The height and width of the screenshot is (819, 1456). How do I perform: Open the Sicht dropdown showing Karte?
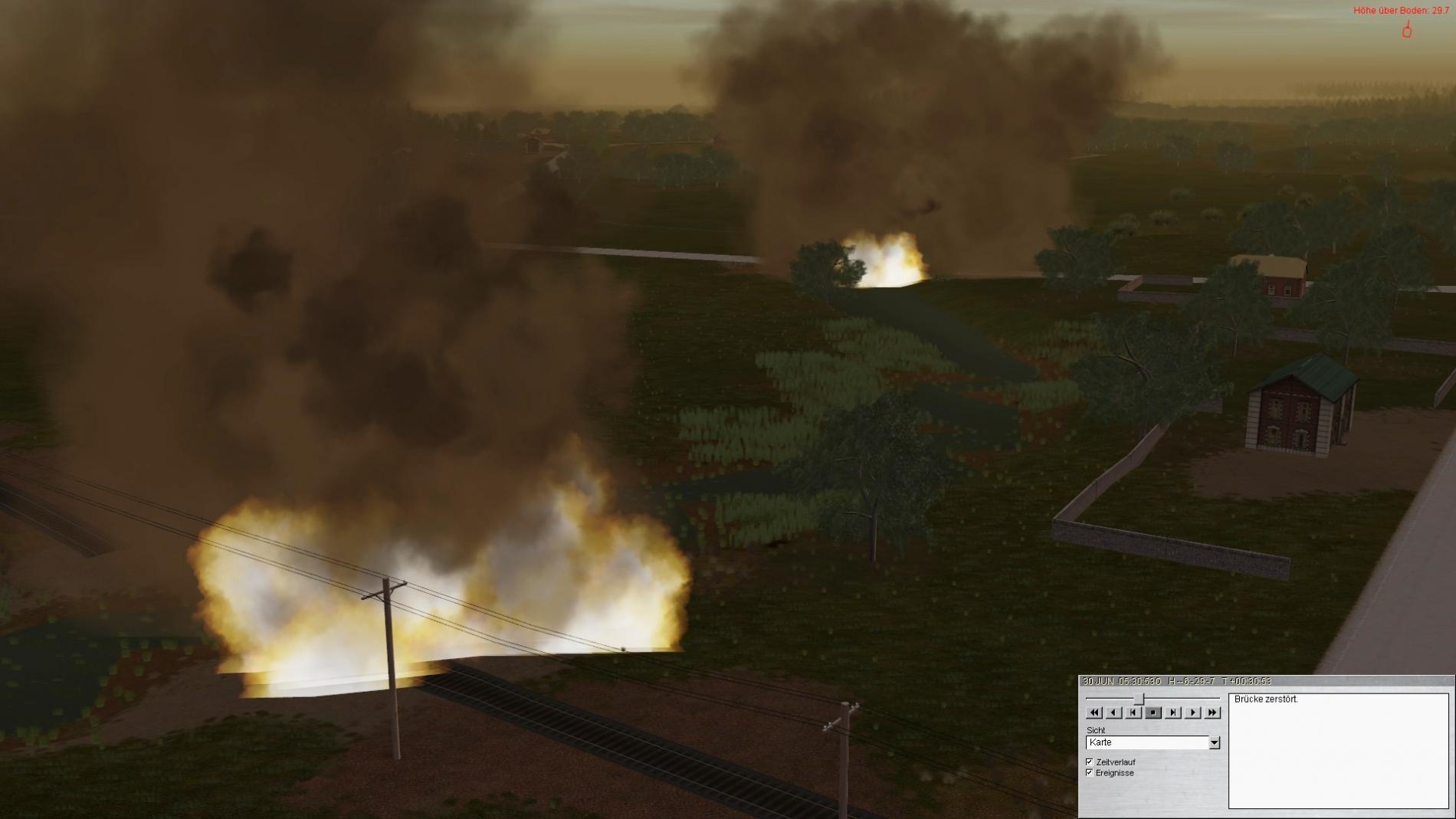point(1214,742)
